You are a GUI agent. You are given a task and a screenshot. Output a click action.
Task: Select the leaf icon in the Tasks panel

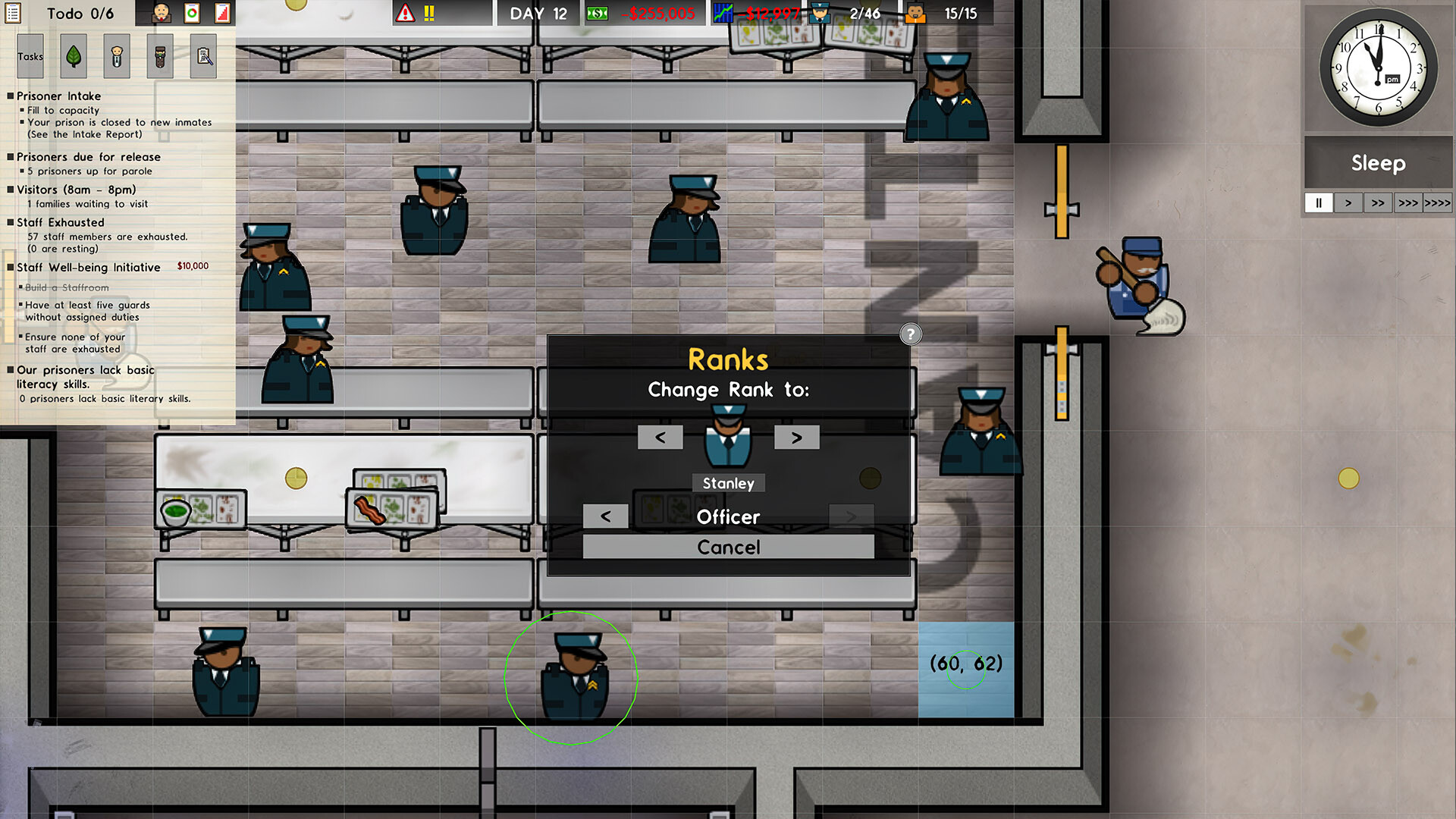click(73, 56)
